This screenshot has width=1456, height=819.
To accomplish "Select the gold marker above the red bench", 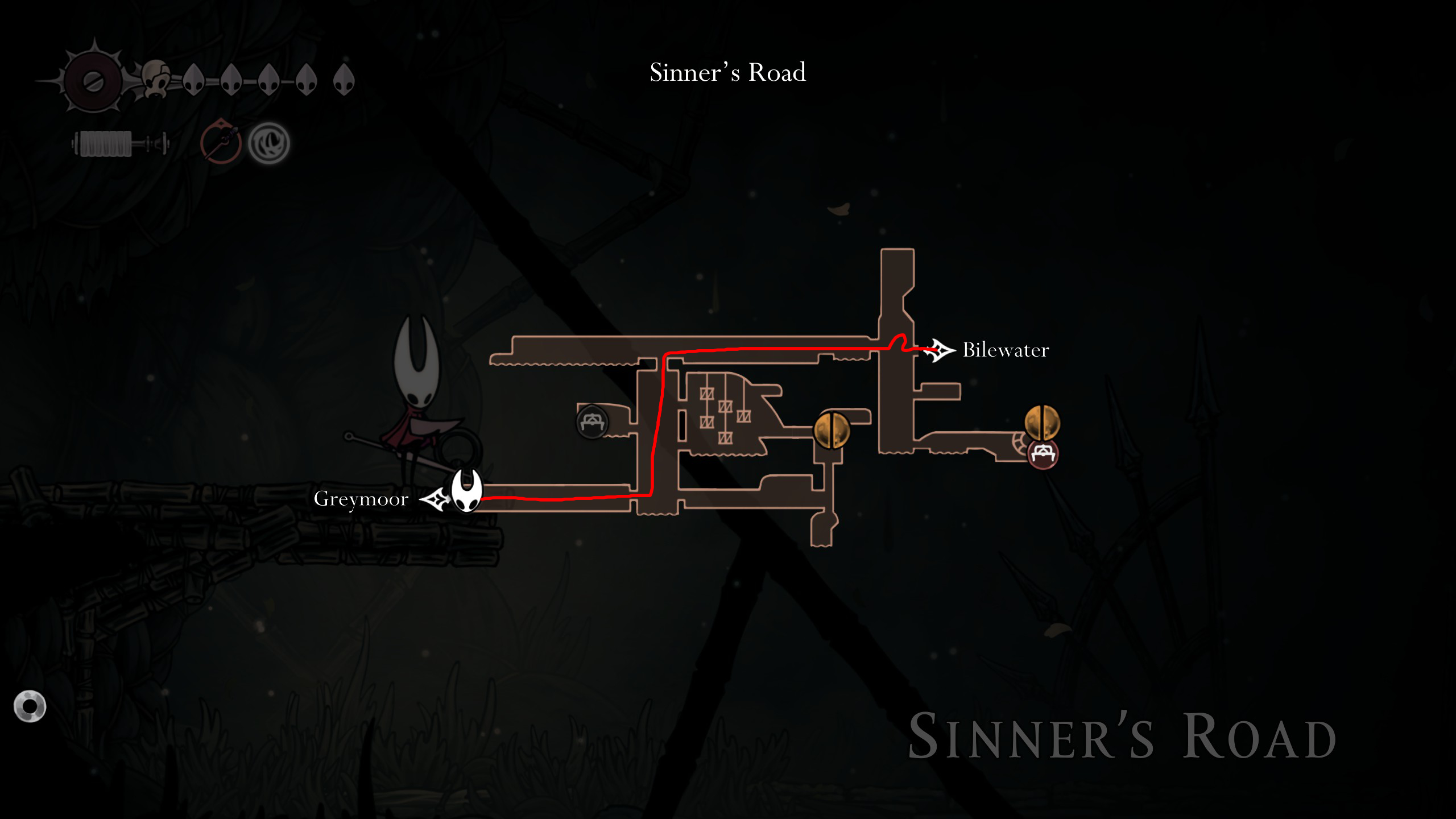I will pos(1042,422).
